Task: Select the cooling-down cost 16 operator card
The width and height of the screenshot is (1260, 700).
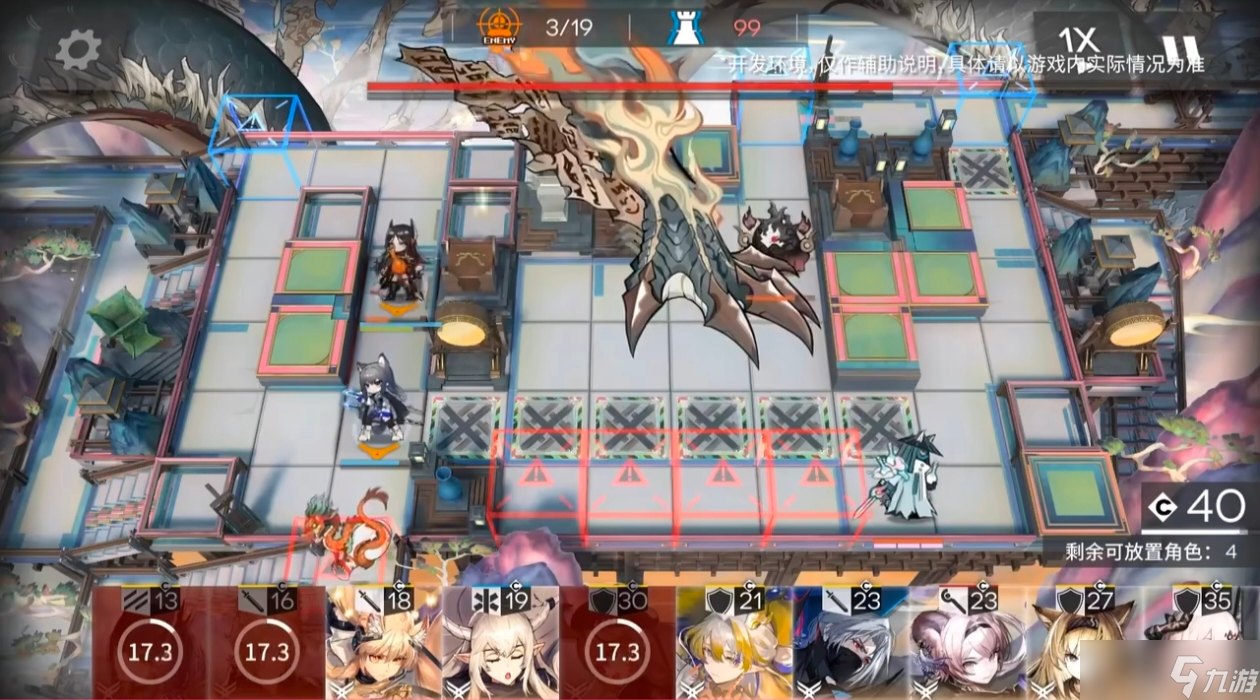Action: pyautogui.click(x=267, y=642)
